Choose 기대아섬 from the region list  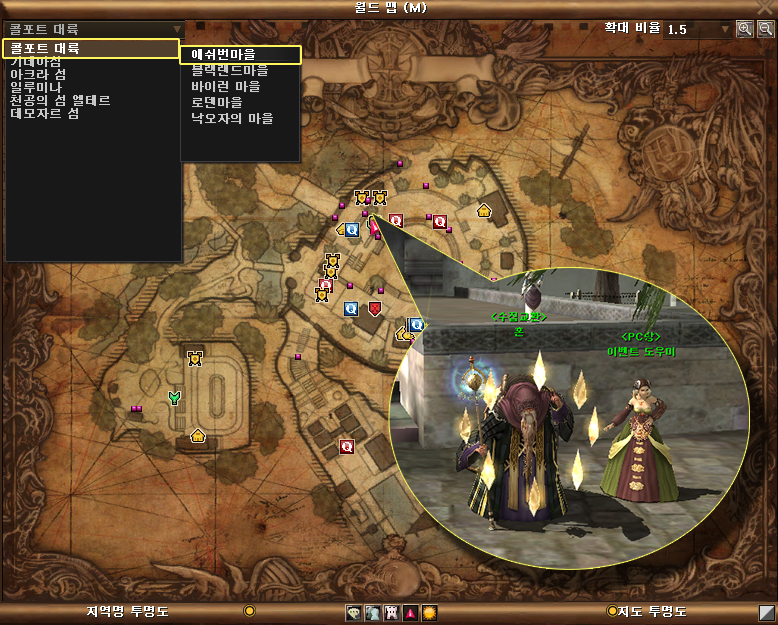36,62
